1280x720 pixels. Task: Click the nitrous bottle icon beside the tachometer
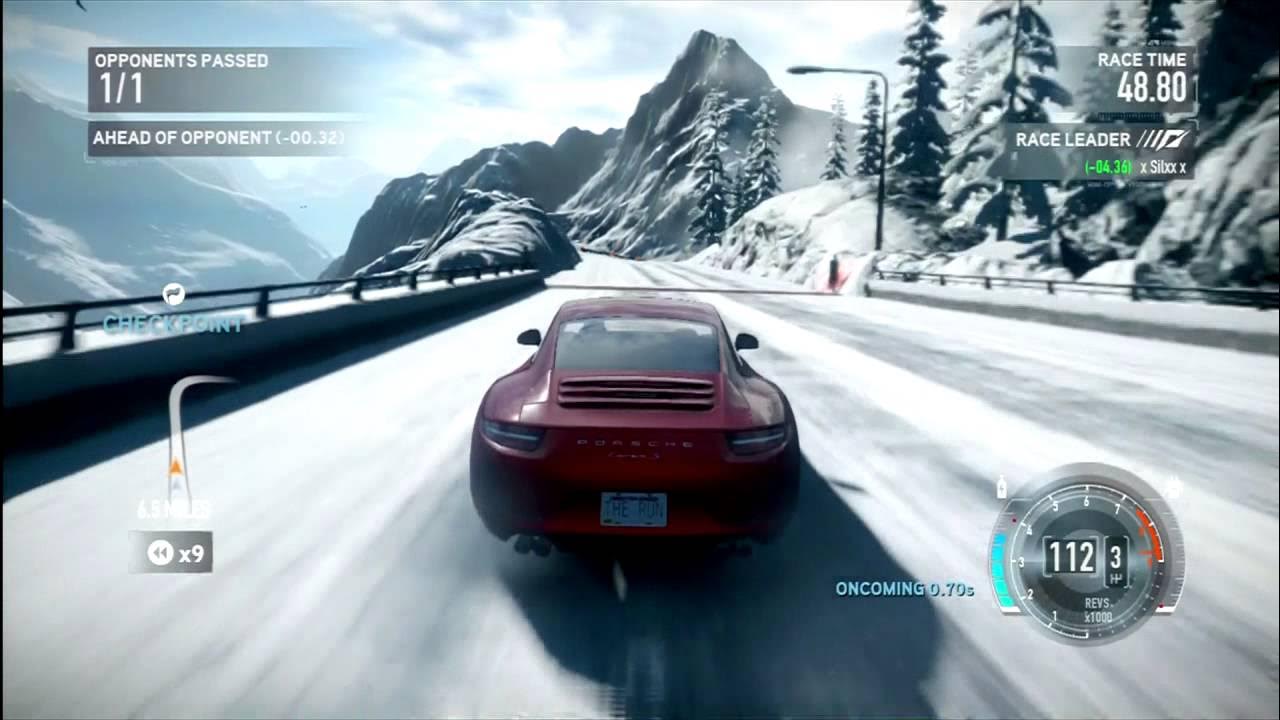pyautogui.click(x=1001, y=487)
